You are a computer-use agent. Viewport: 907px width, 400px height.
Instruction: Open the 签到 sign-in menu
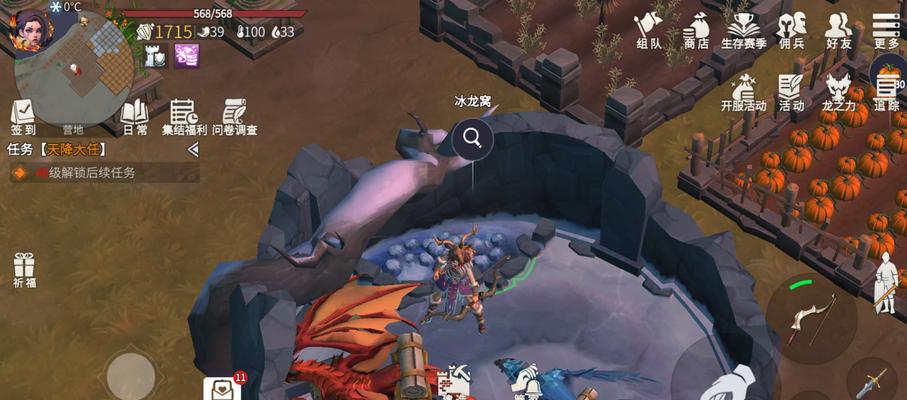(x=23, y=116)
